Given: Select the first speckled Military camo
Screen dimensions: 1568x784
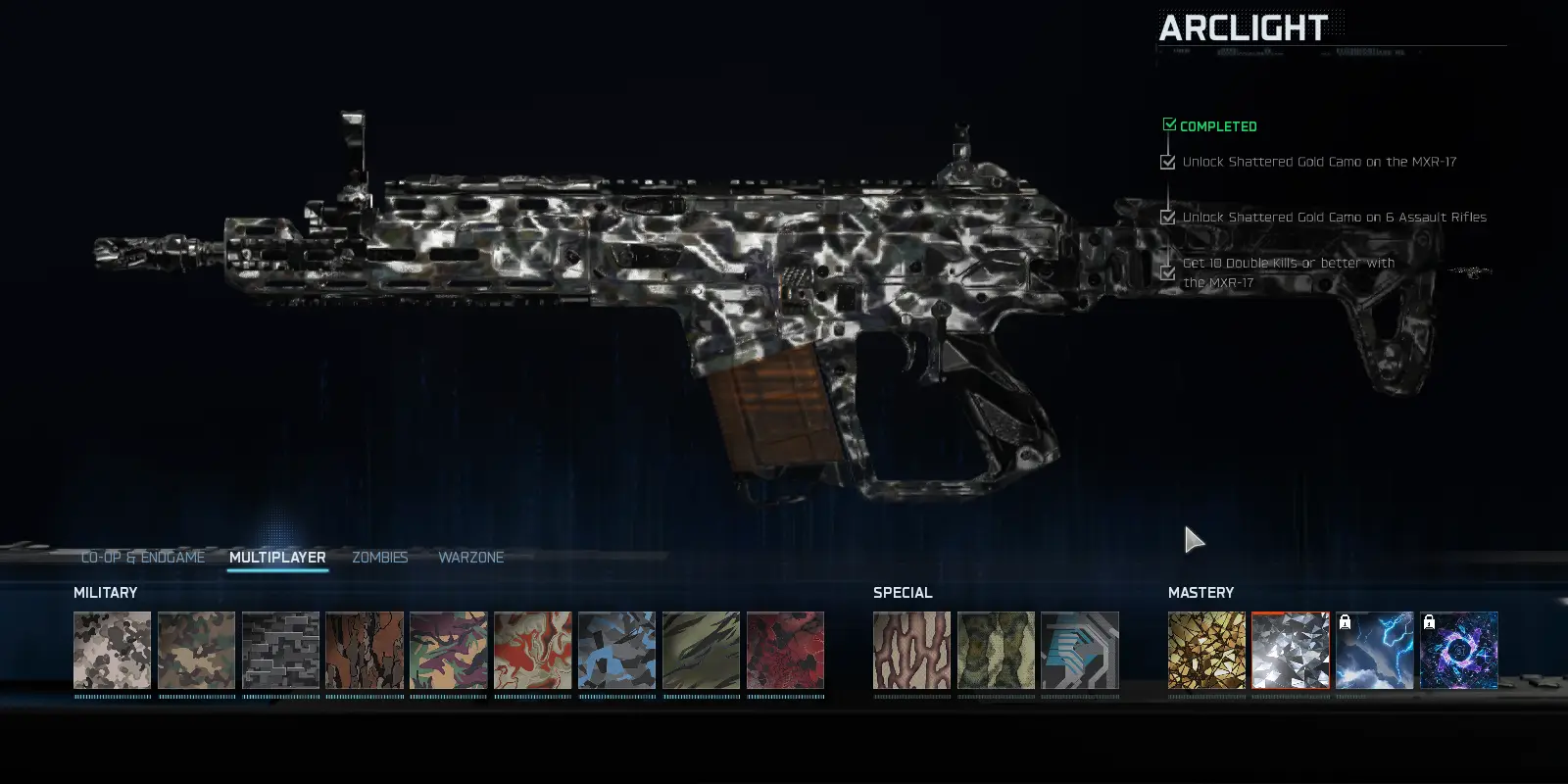Looking at the screenshot, I should click(112, 652).
